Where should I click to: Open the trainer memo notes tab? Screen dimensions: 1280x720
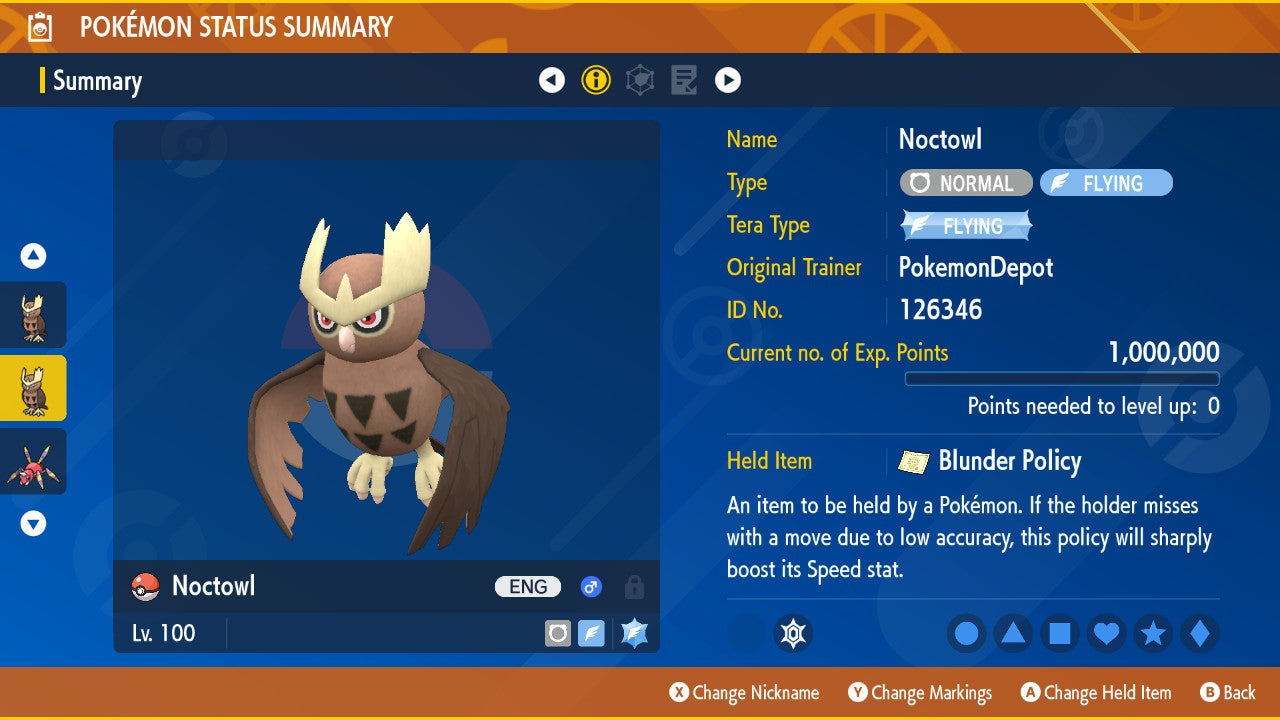point(684,80)
